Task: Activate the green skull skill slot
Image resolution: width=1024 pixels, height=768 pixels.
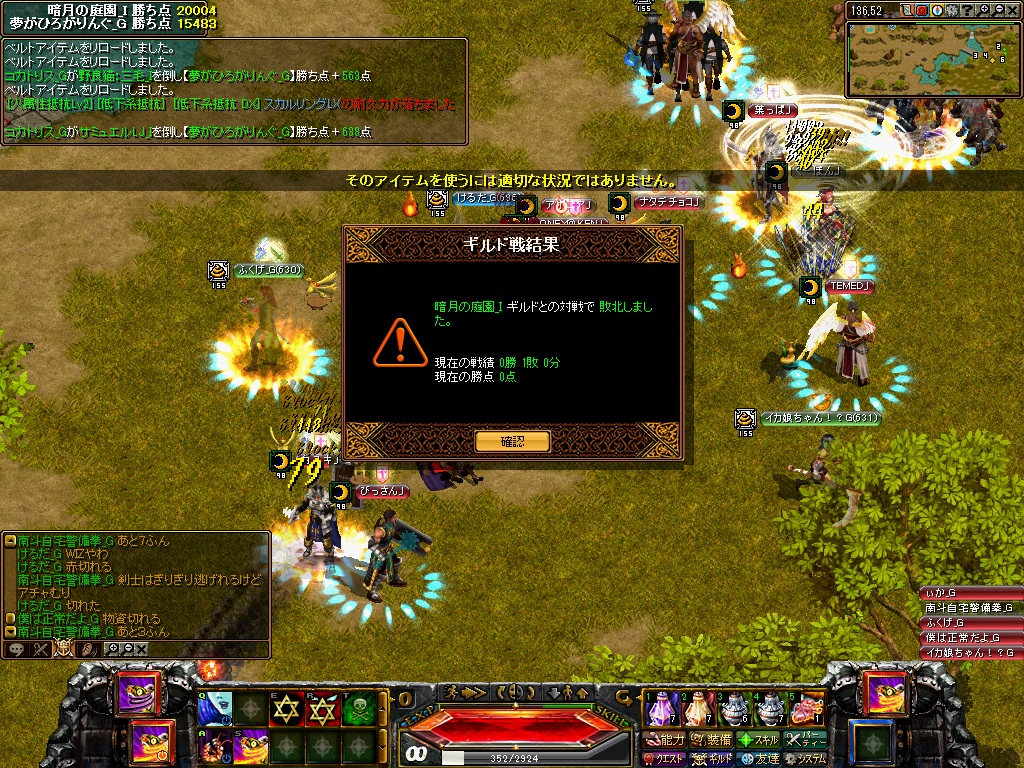Action: pyautogui.click(x=358, y=709)
